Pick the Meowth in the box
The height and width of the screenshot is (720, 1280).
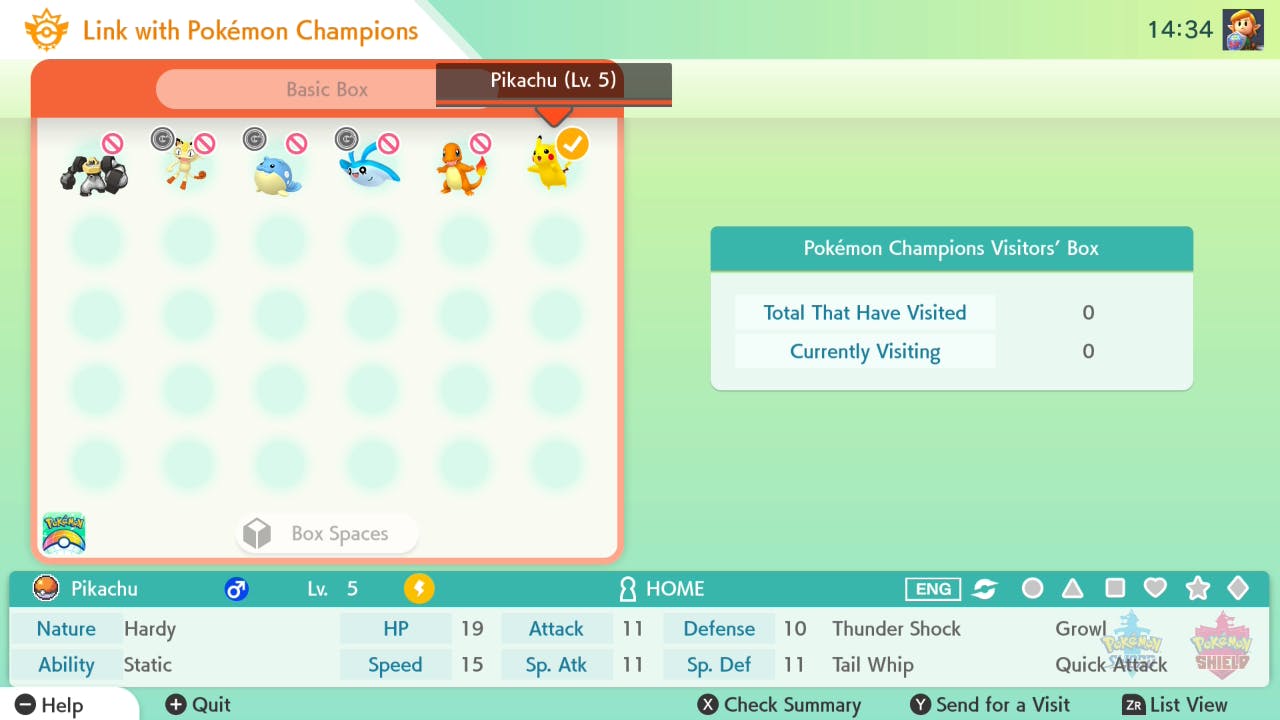tap(186, 166)
